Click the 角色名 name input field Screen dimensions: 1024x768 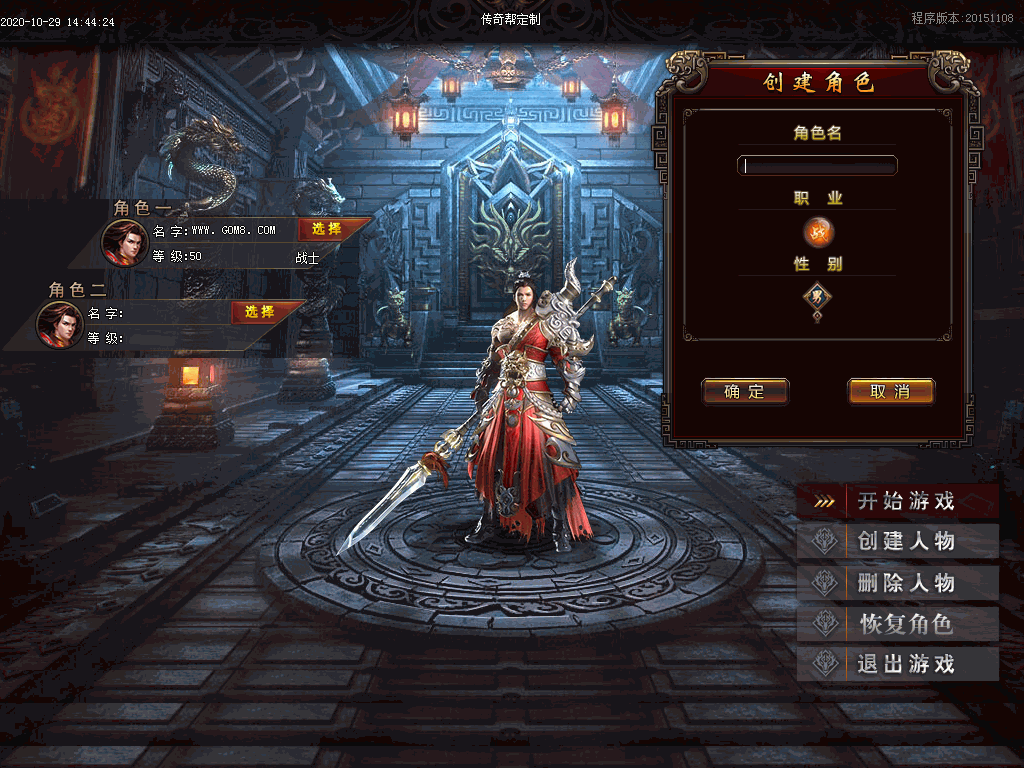tap(817, 166)
